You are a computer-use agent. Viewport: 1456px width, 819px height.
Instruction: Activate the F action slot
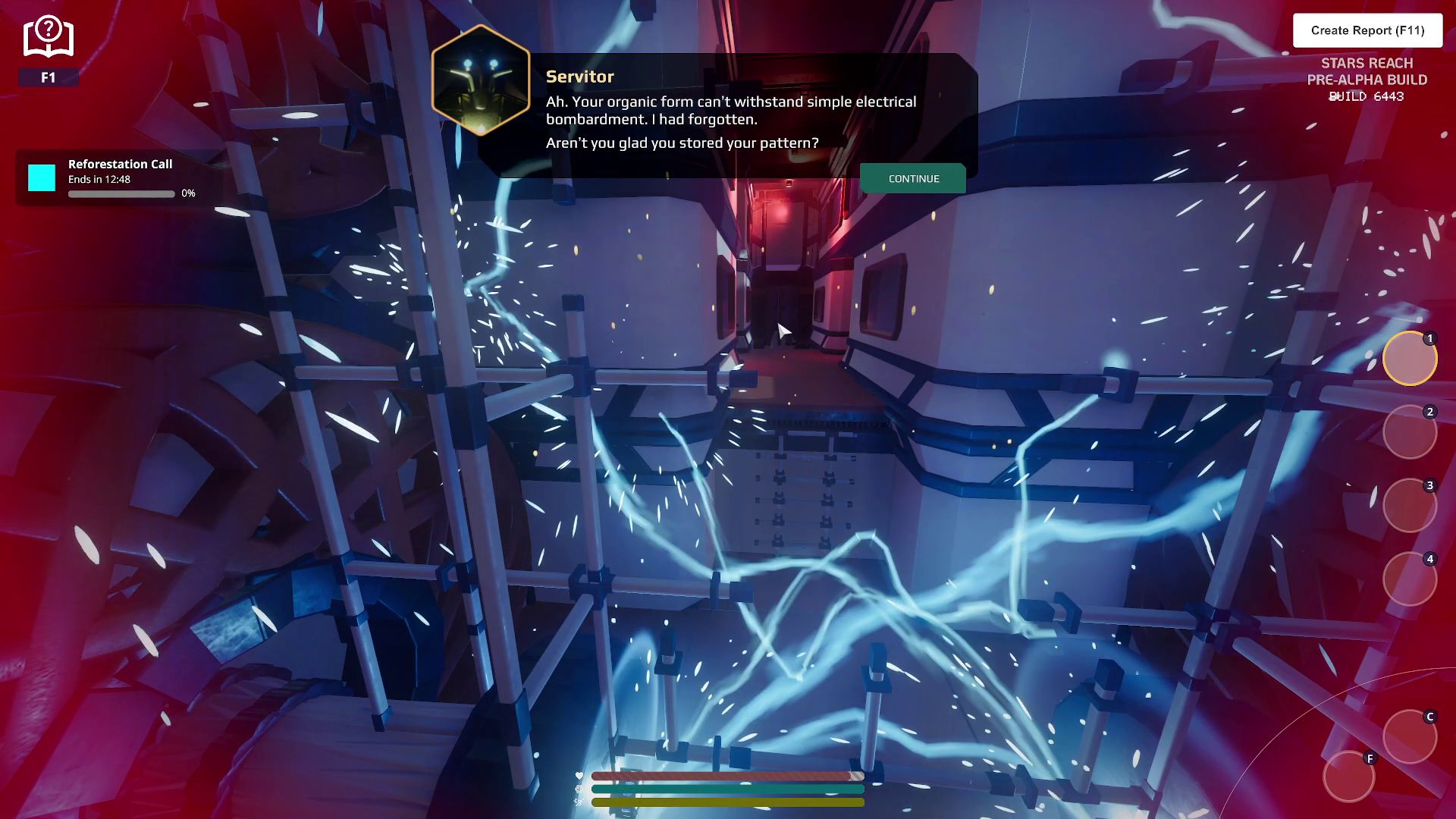tap(1349, 777)
